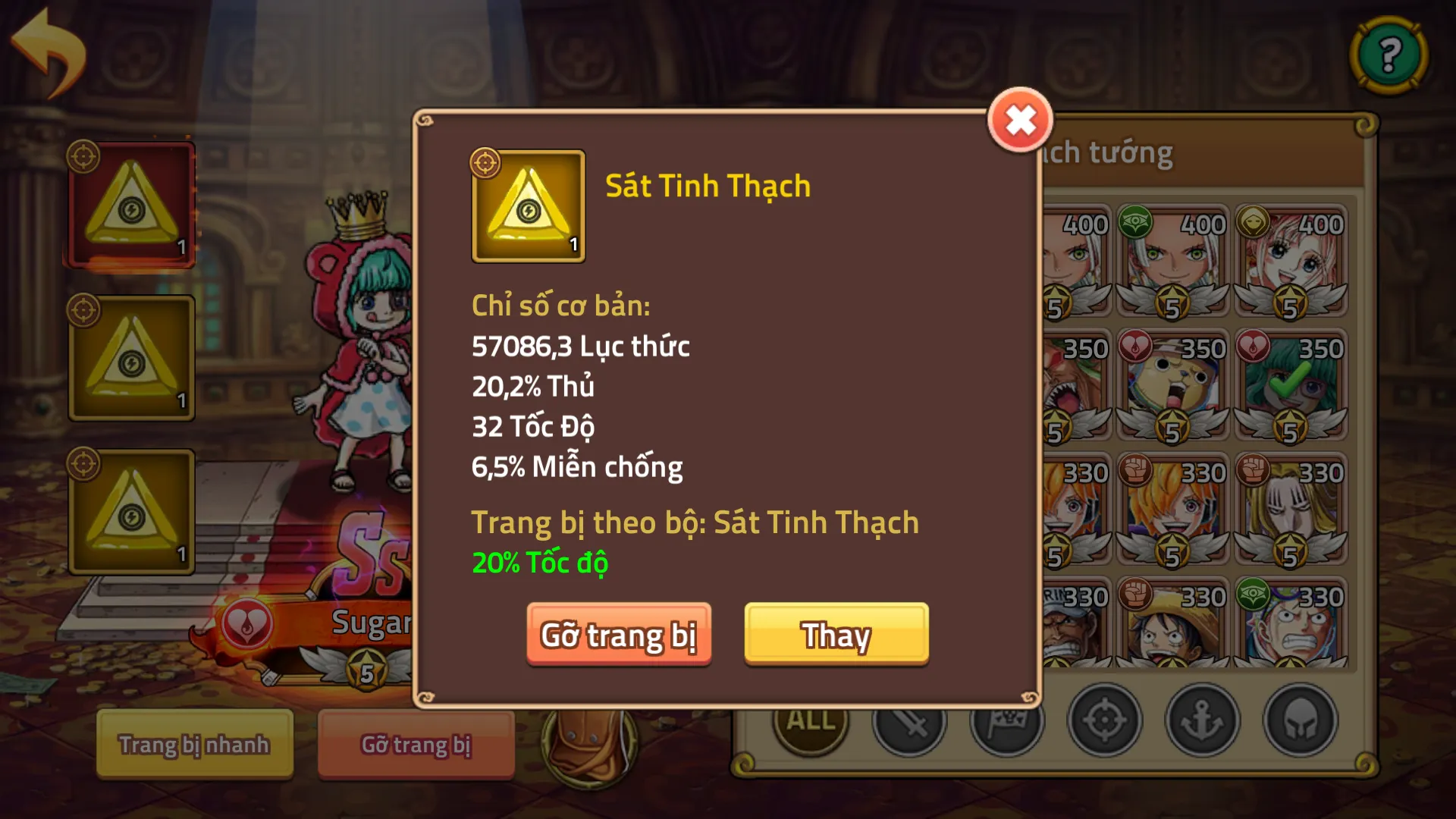Close the equipment detail popup

pyautogui.click(x=1019, y=118)
